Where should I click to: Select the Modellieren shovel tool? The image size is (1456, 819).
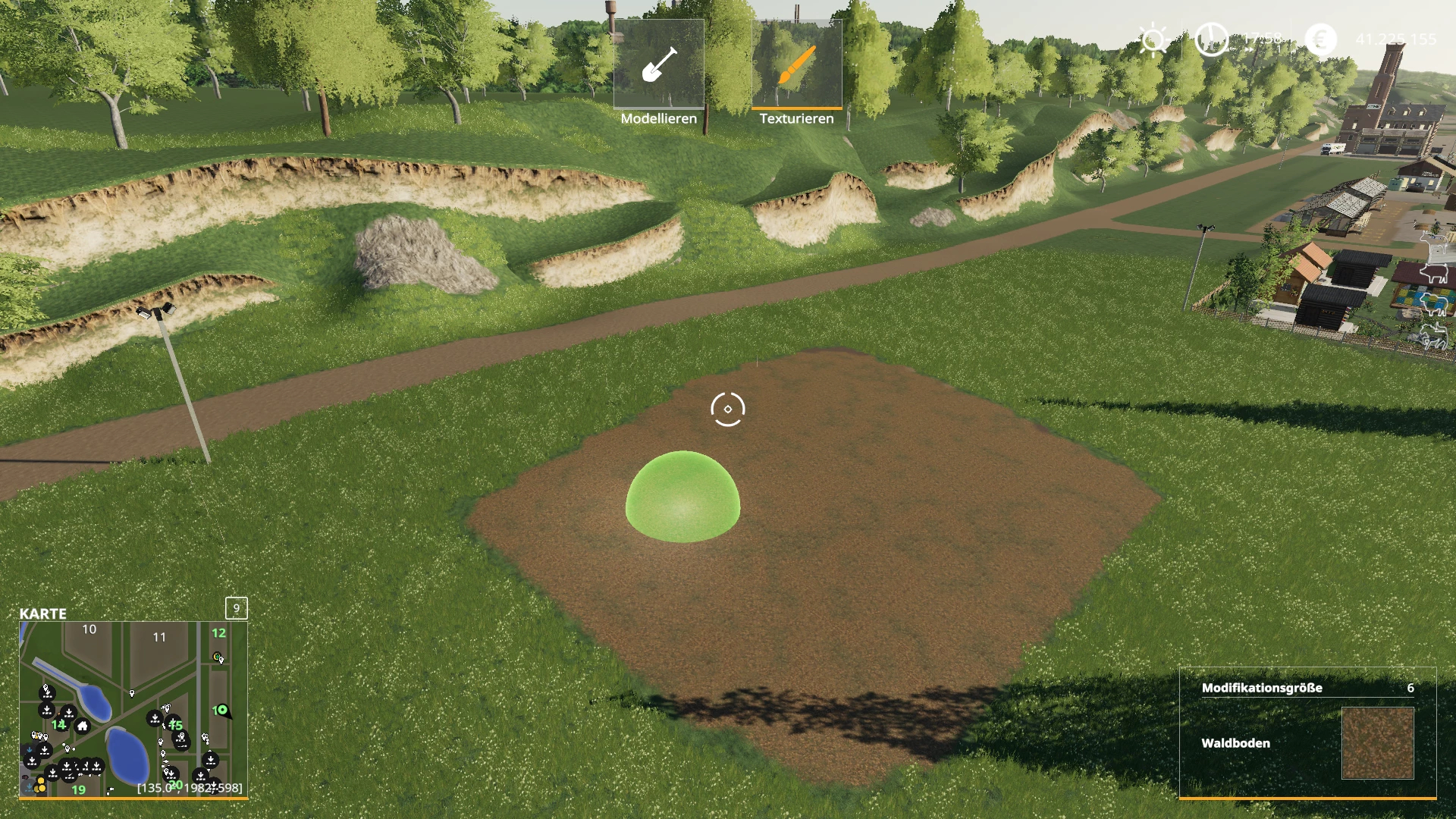point(658,64)
